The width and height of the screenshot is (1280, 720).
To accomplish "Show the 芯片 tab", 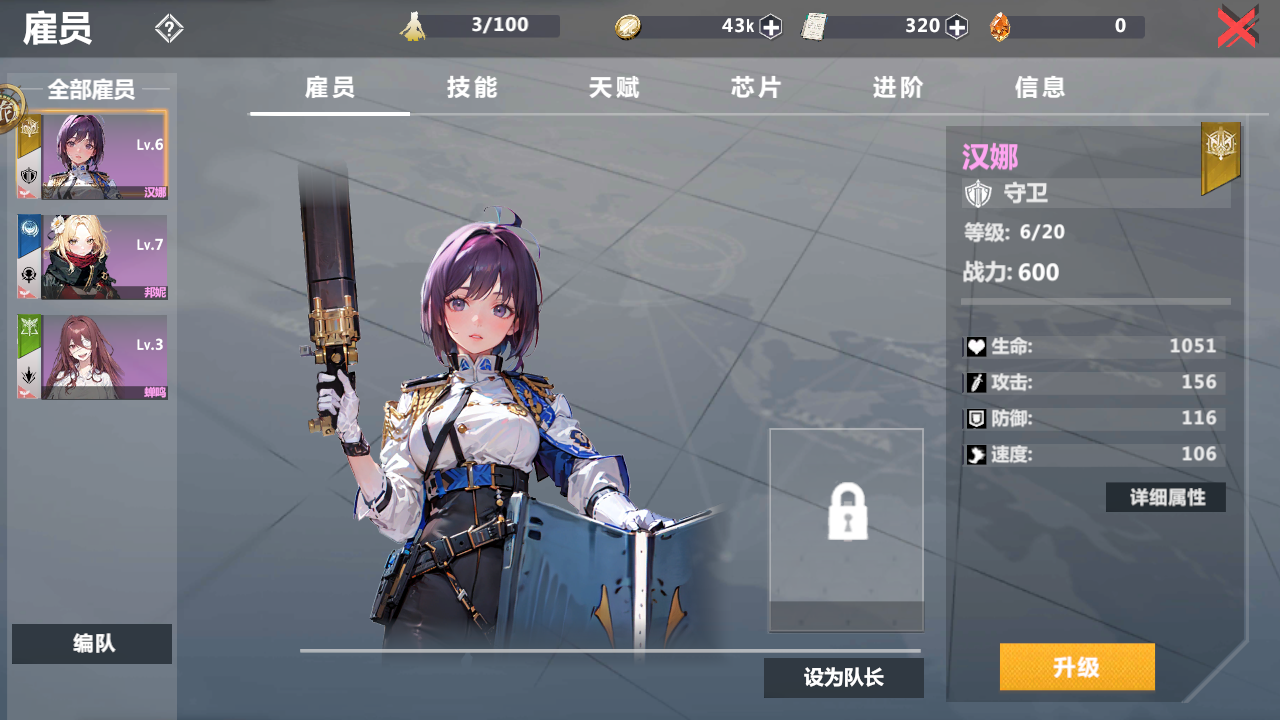I will (x=756, y=88).
